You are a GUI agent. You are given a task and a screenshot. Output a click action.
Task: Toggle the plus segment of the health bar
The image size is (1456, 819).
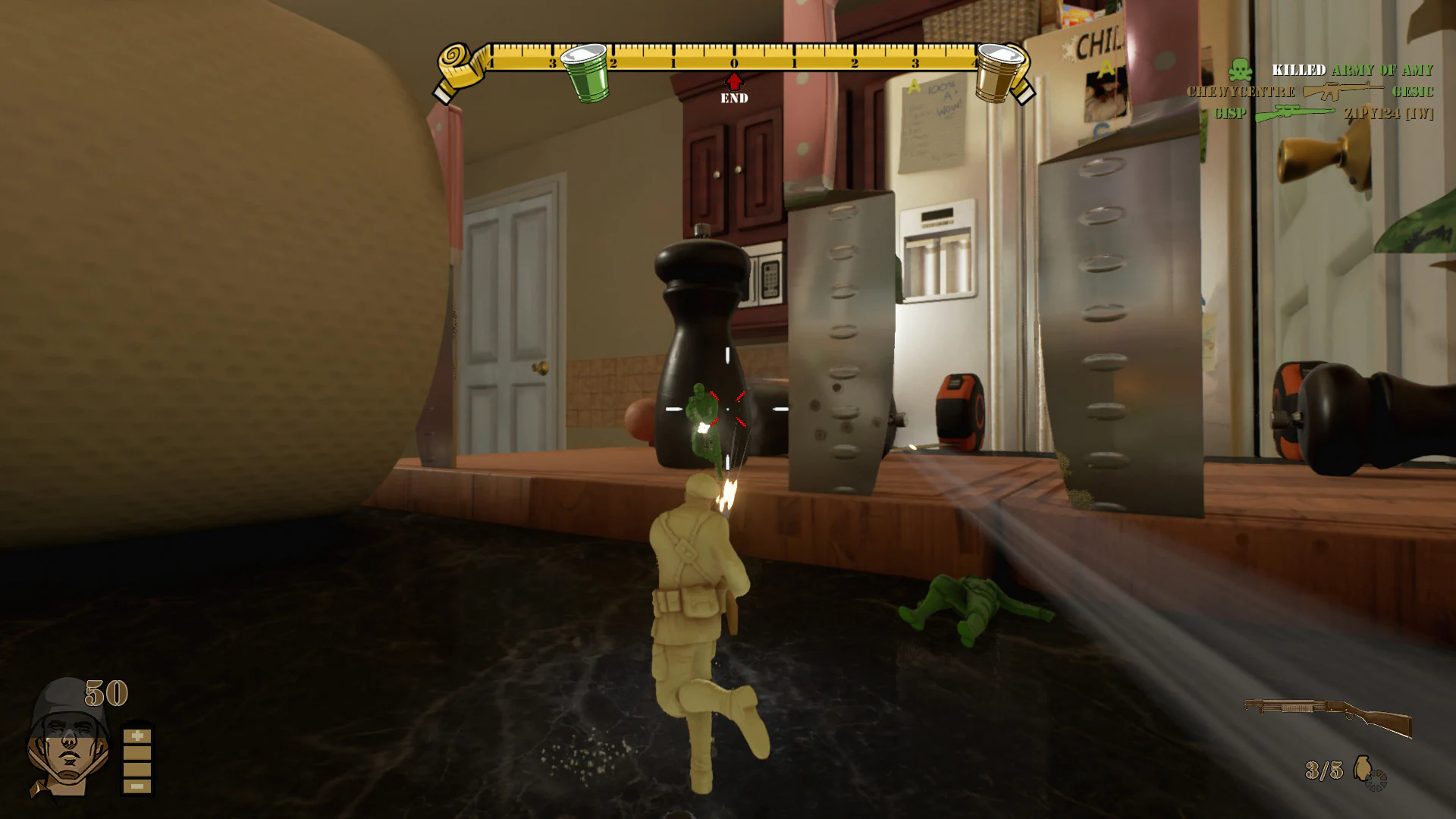[x=137, y=735]
